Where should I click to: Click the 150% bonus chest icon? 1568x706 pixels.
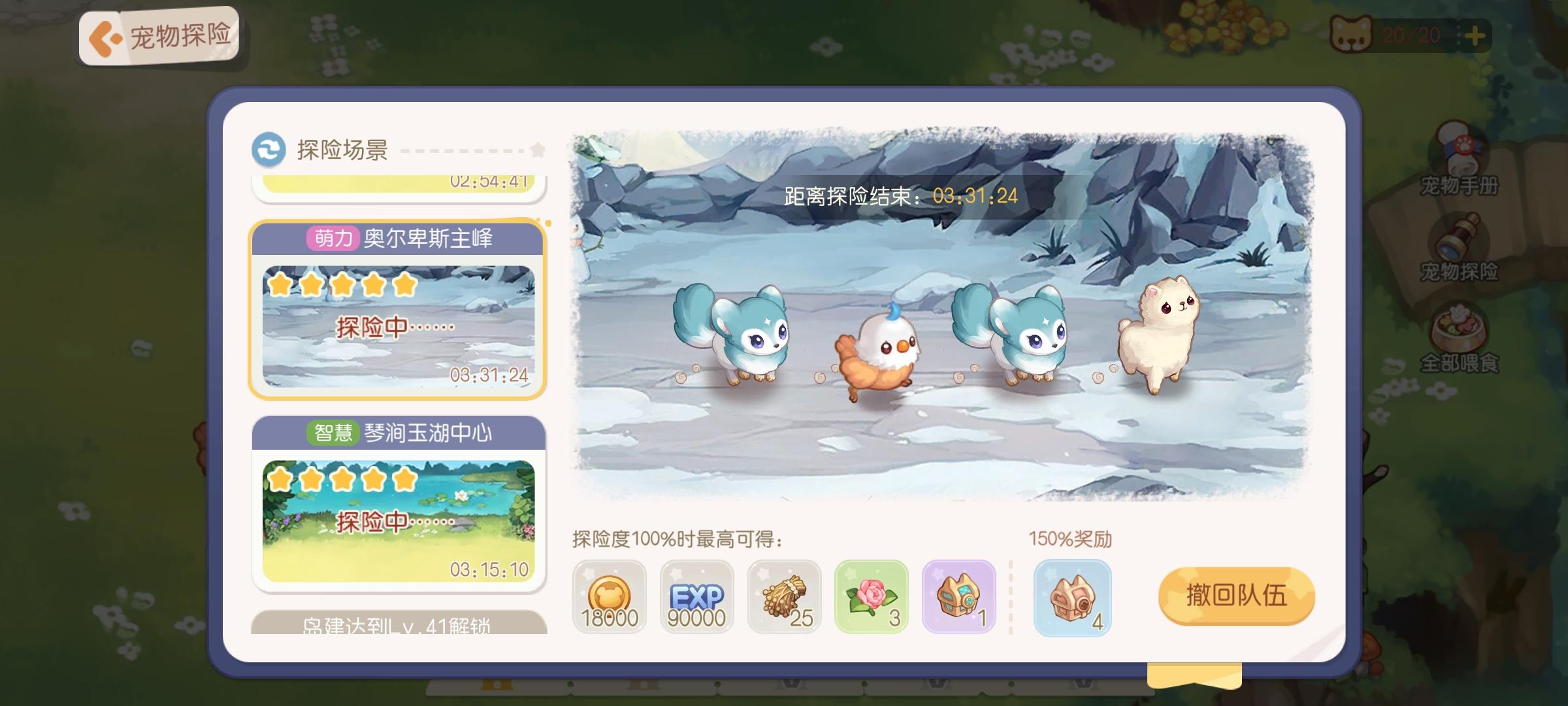(x=1073, y=596)
